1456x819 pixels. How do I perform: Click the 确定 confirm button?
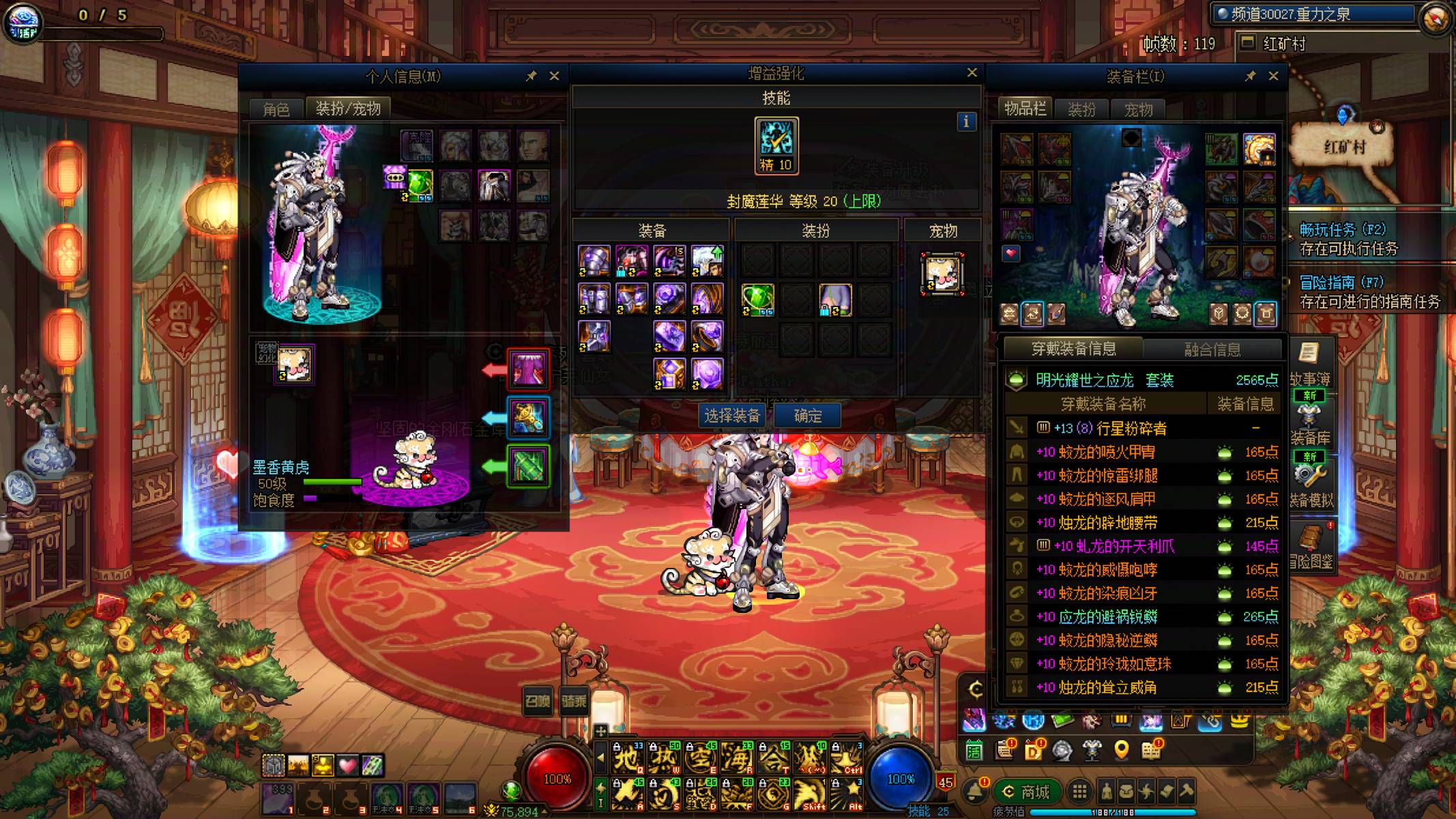pos(807,416)
